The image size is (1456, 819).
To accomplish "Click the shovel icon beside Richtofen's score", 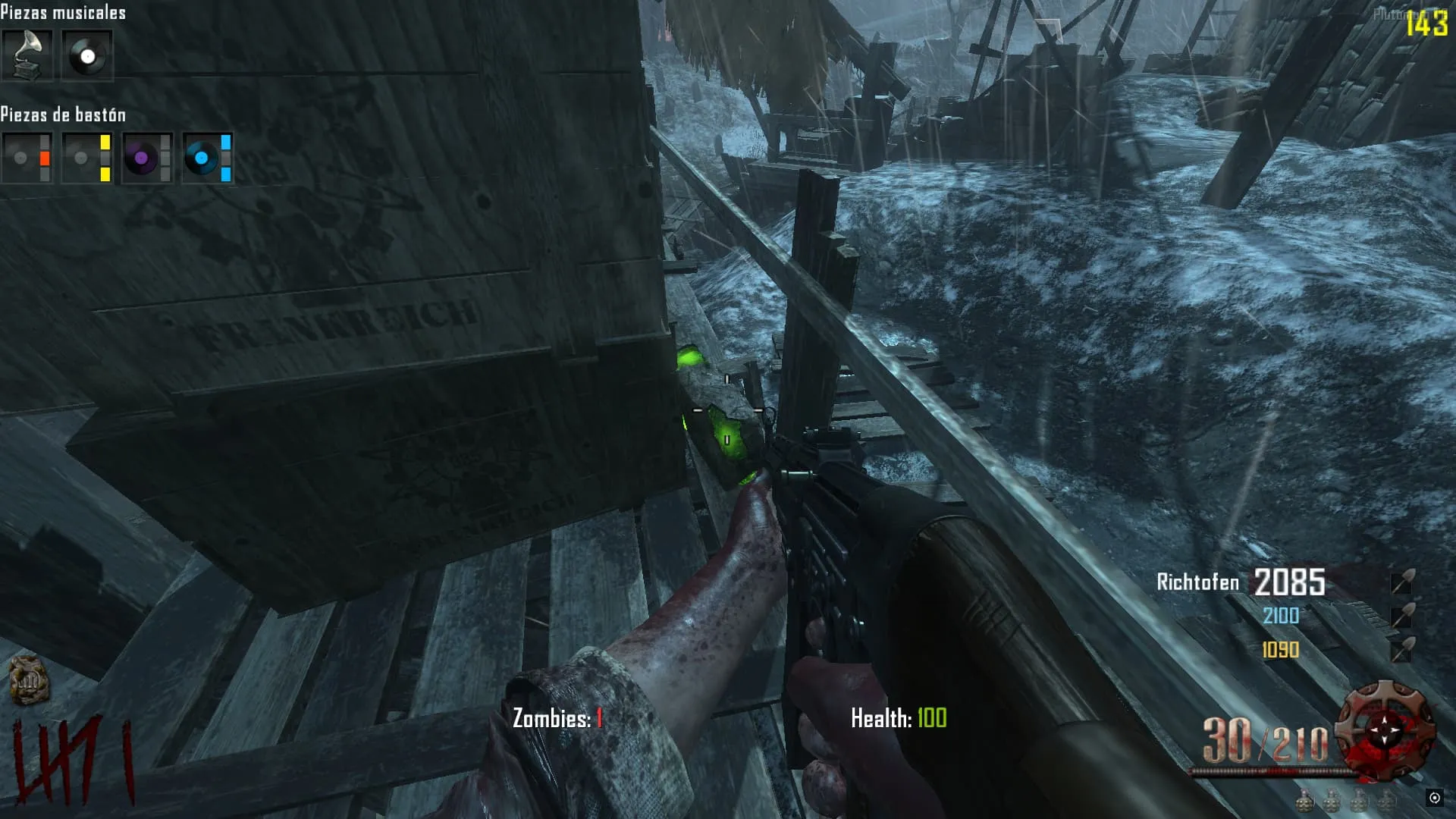I will coord(1401,582).
